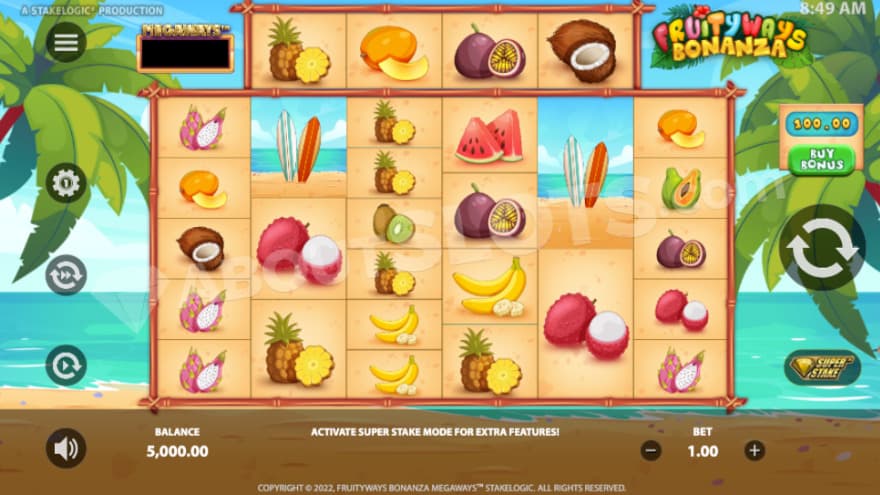The image size is (880, 495).
Task: Decrease the bet with the minus button
Action: tap(651, 450)
